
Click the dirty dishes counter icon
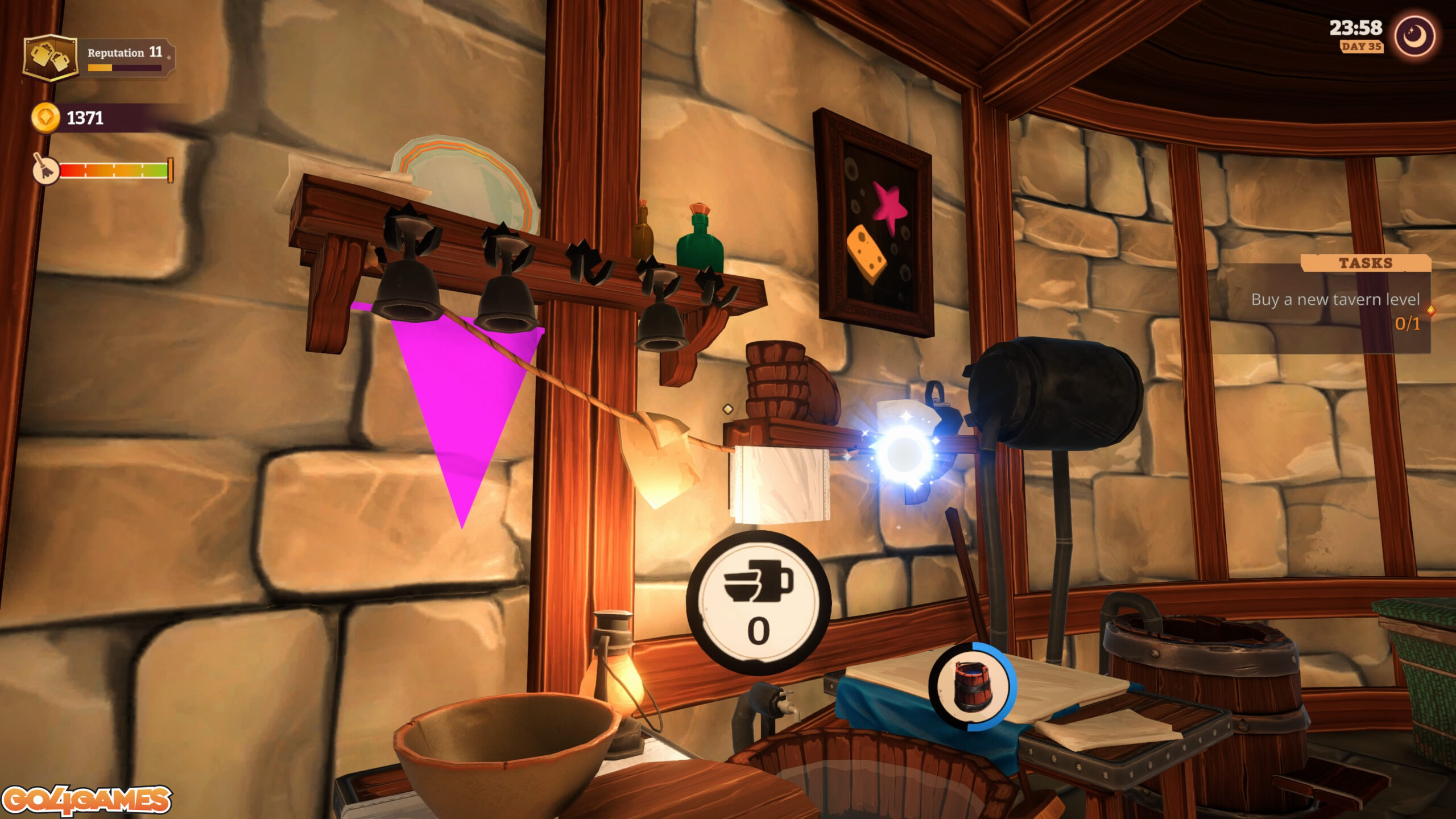pos(759,603)
